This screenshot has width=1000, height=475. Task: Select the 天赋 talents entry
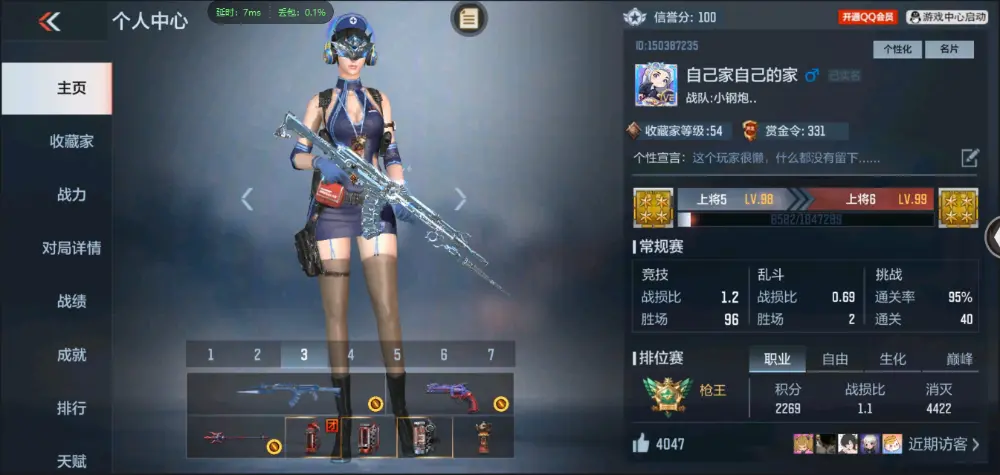click(71, 461)
